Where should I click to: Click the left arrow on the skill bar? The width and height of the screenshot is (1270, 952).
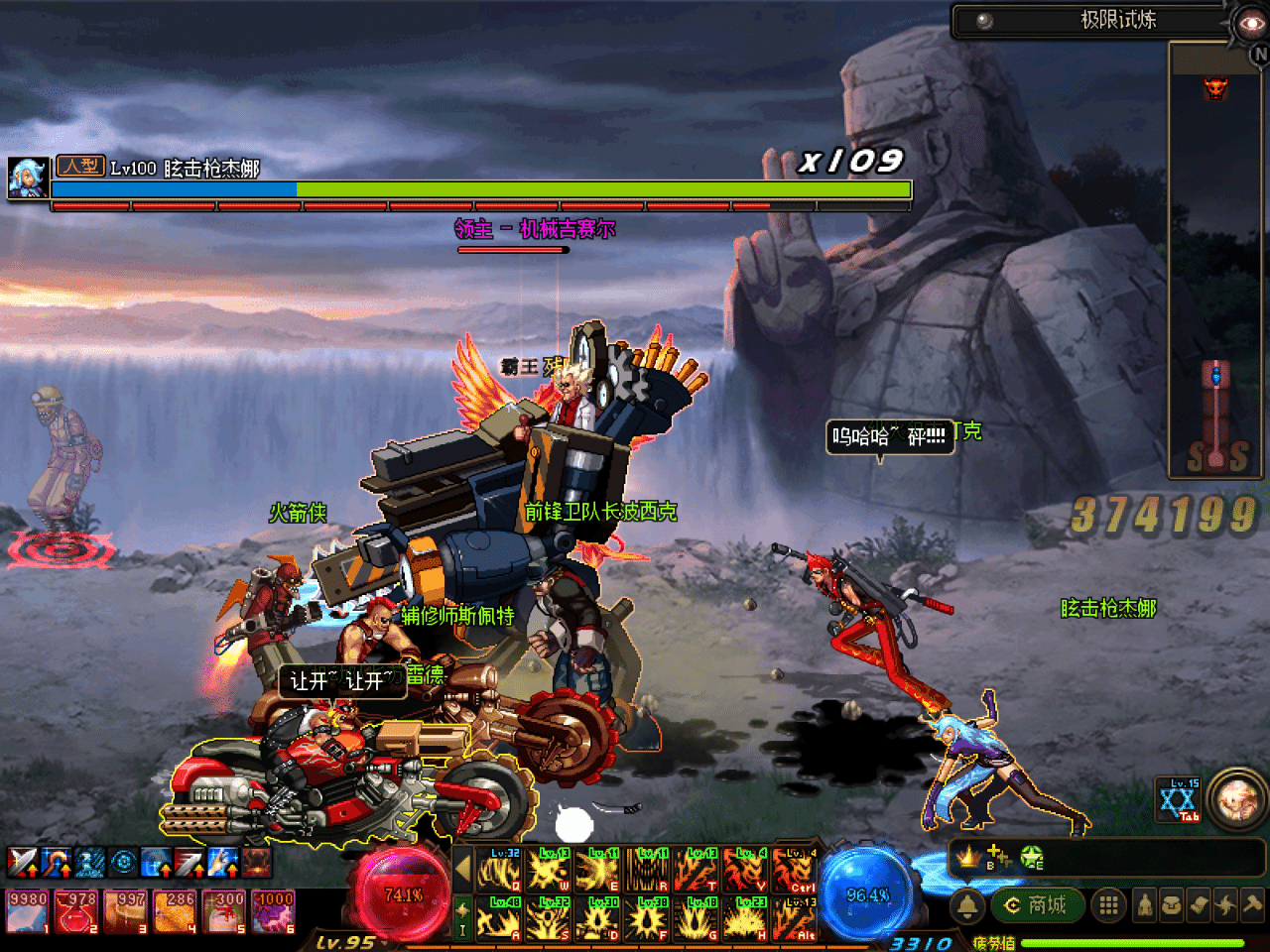coord(462,870)
